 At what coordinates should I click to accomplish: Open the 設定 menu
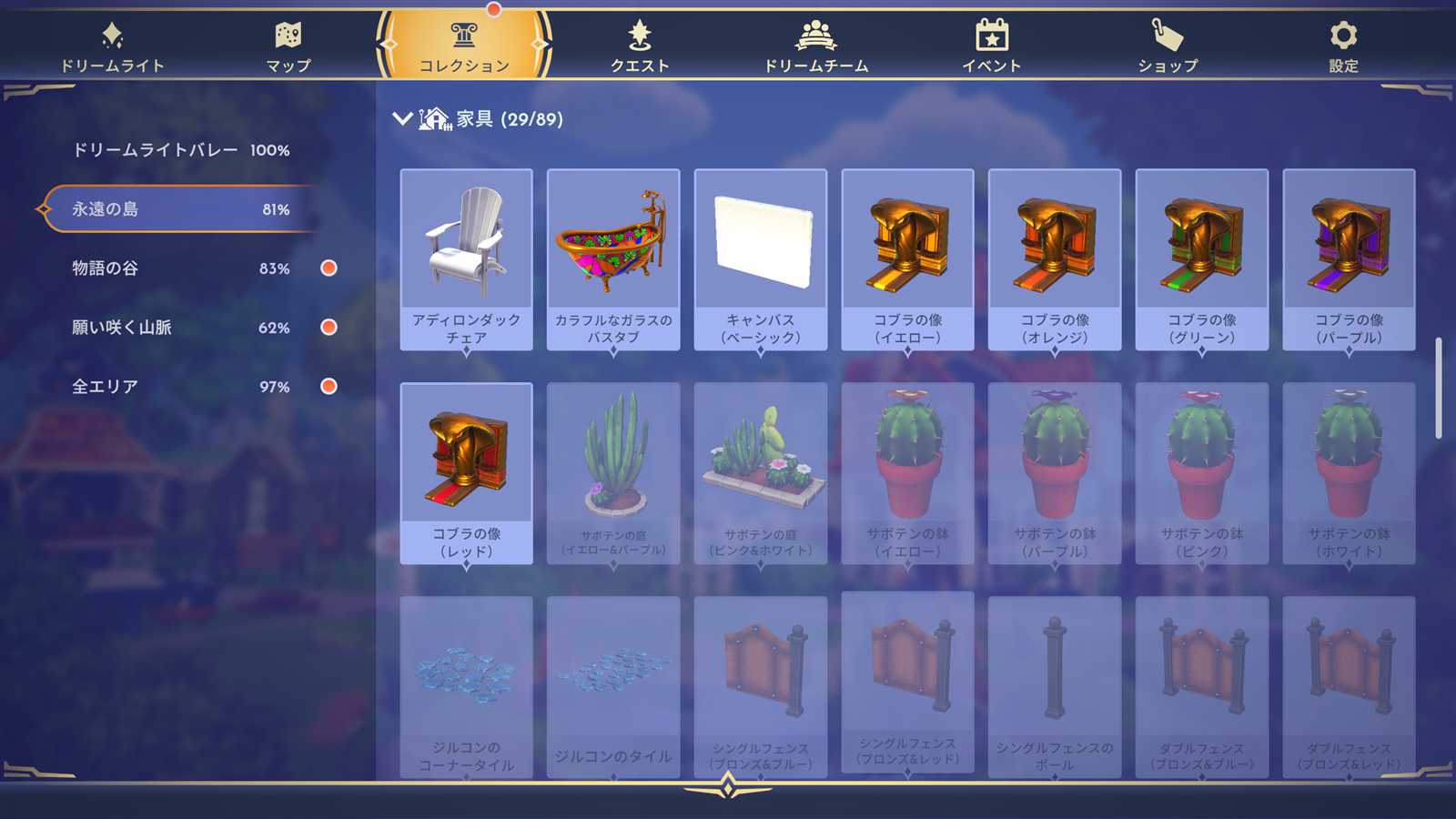(x=1343, y=47)
